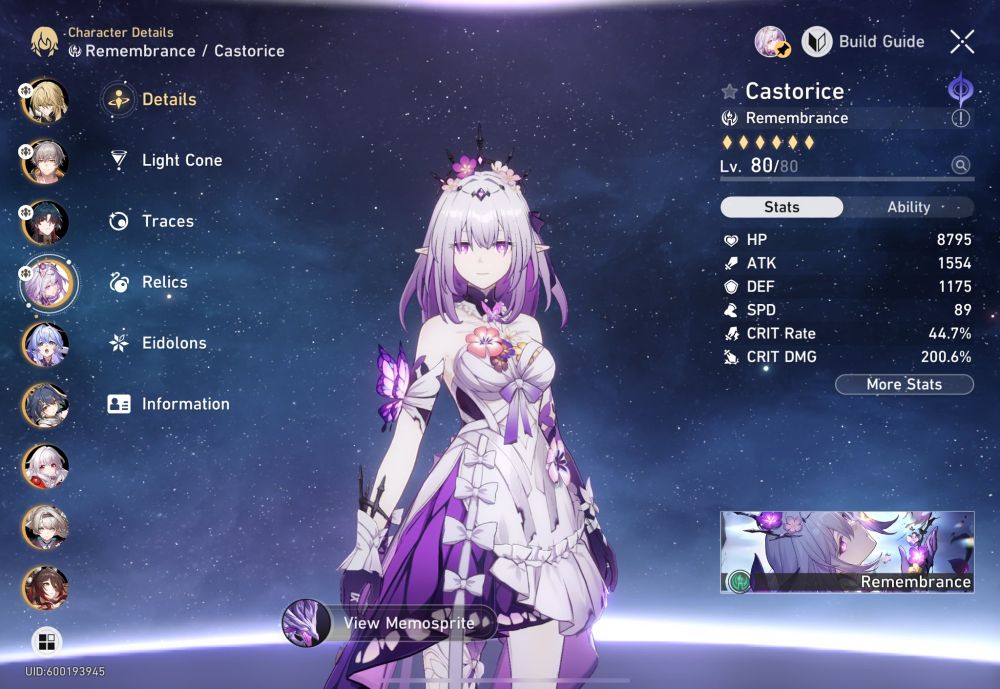
Task: Open the Light Cone menu
Action: click(181, 160)
